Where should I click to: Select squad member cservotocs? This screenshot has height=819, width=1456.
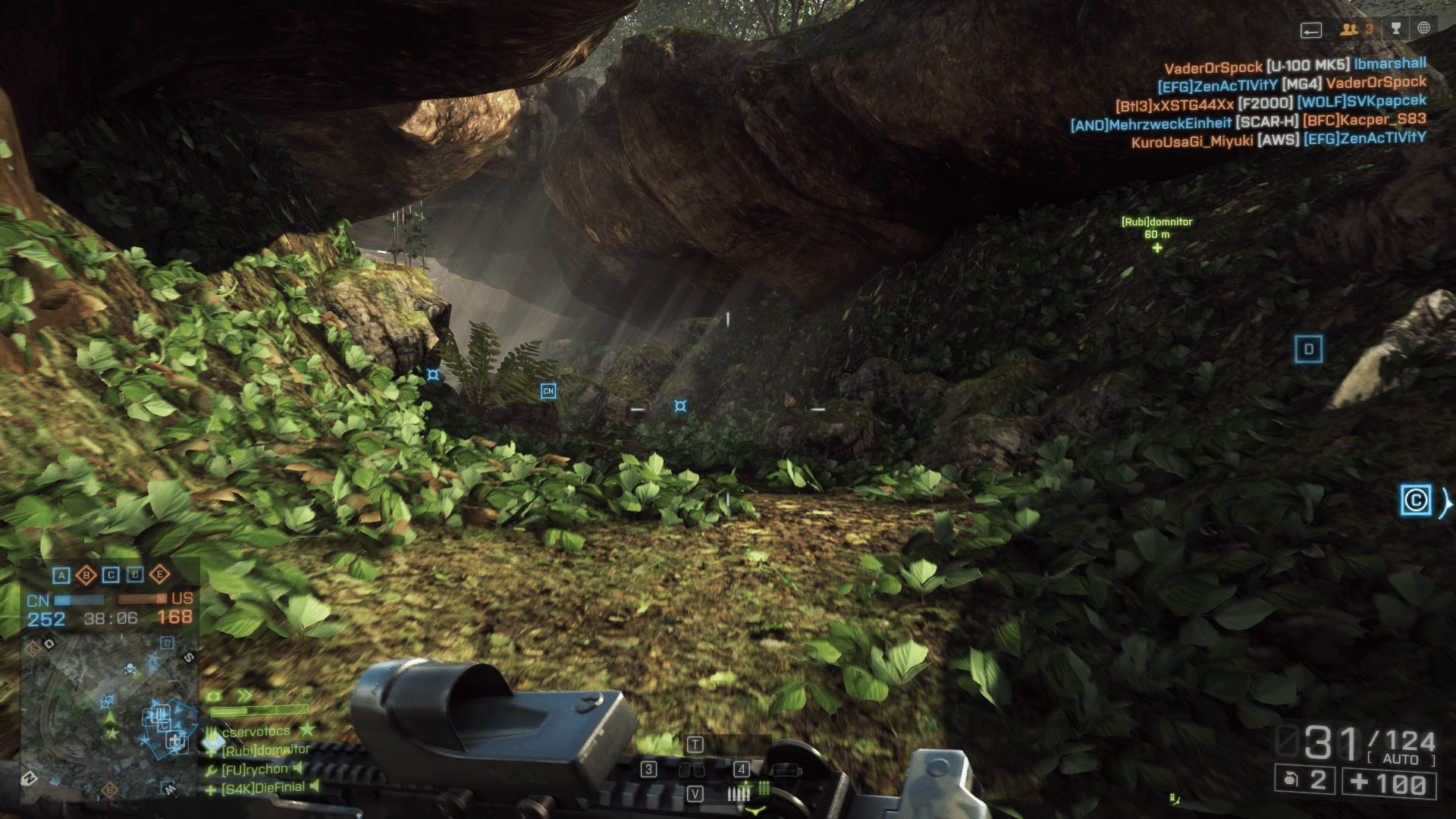(256, 731)
